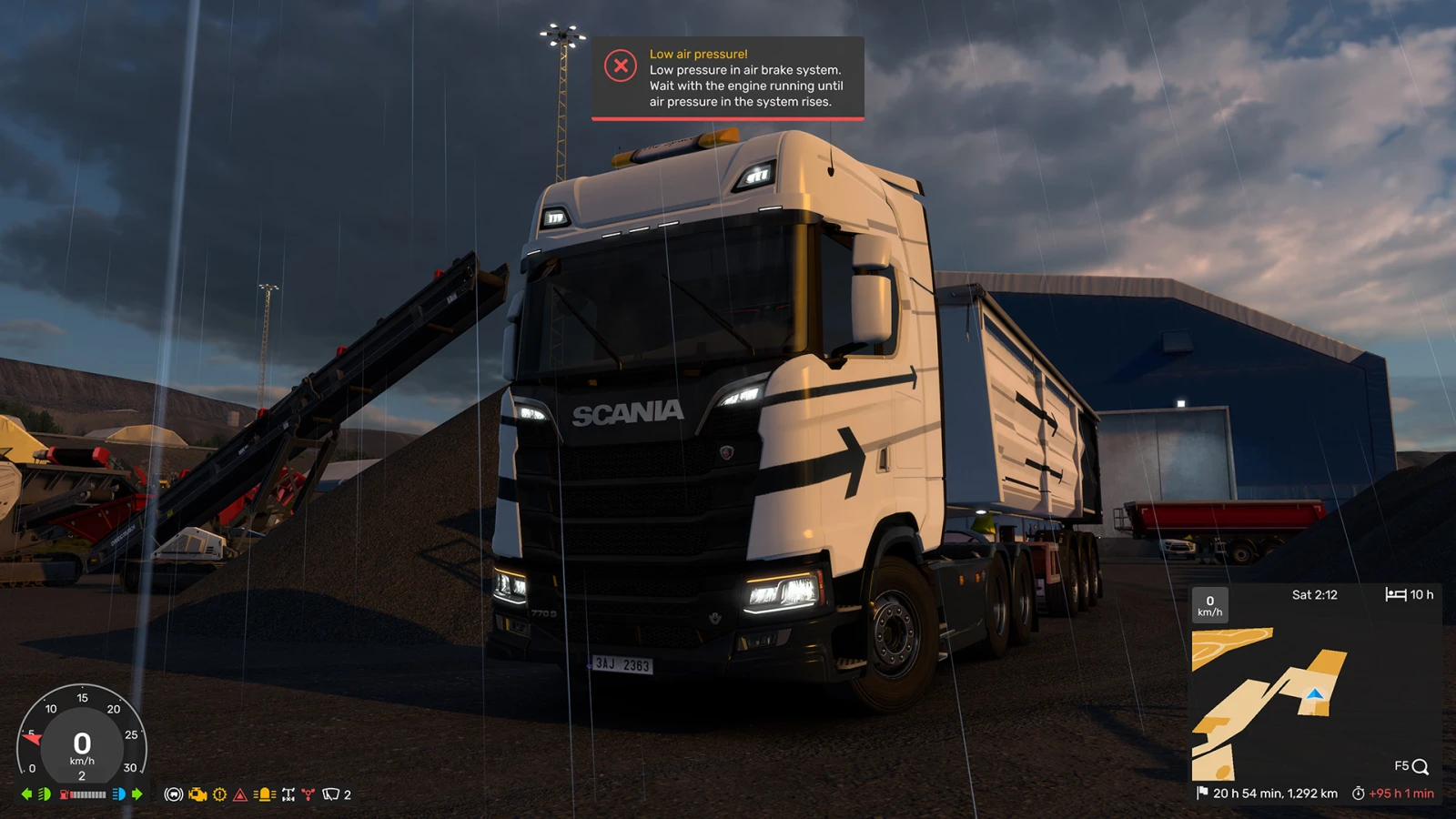1456x819 pixels.
Task: Click the parking brake indicator icon
Action: 173,794
